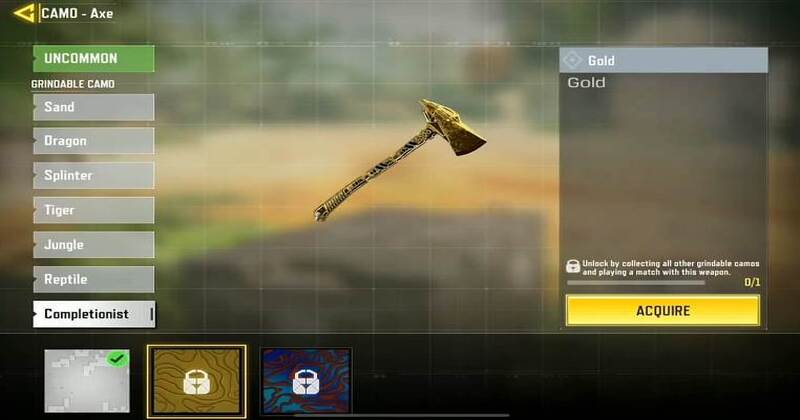Select the Uncommon rarity tab

pos(93,58)
